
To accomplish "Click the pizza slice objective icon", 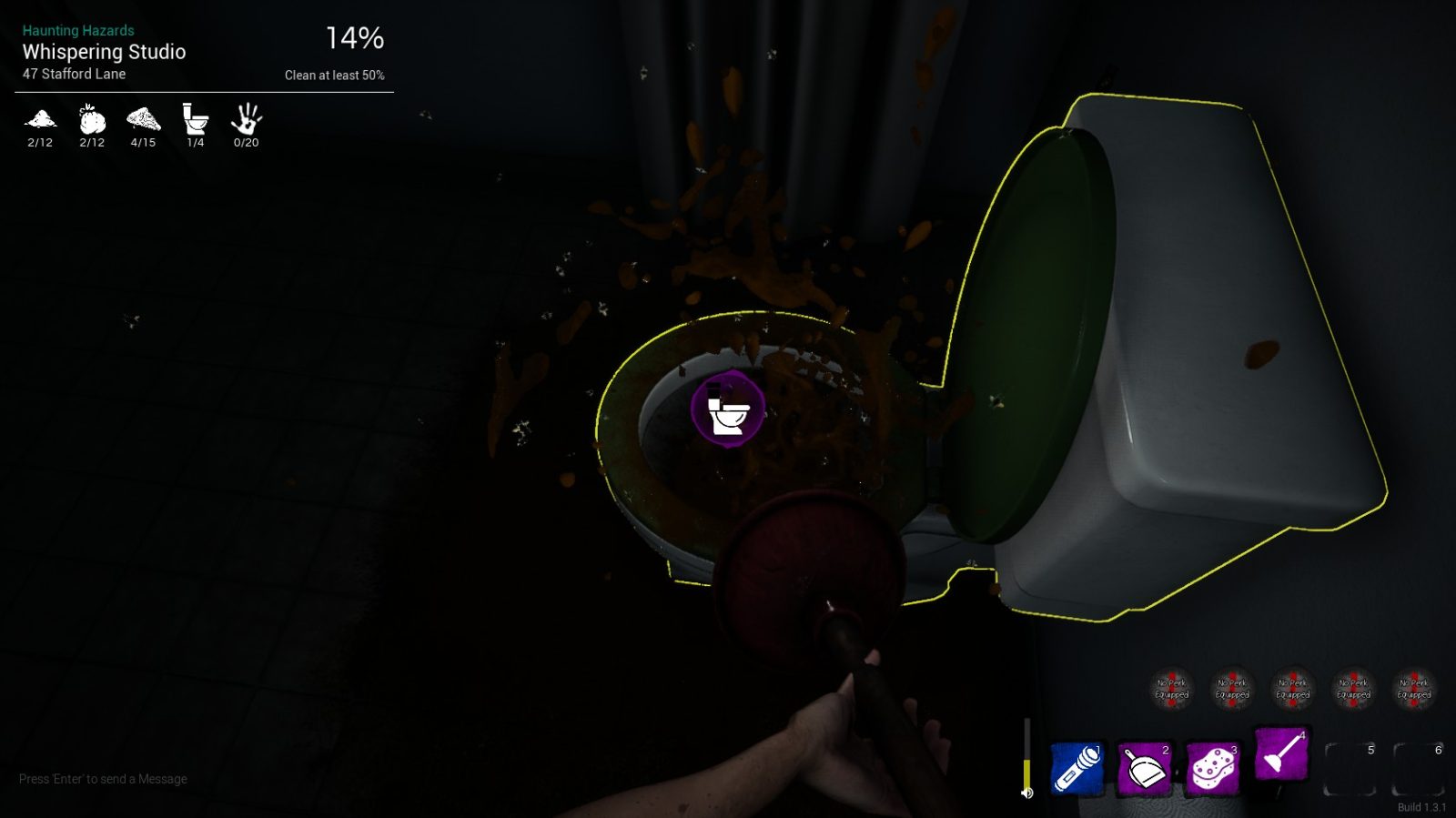I will coord(143,119).
